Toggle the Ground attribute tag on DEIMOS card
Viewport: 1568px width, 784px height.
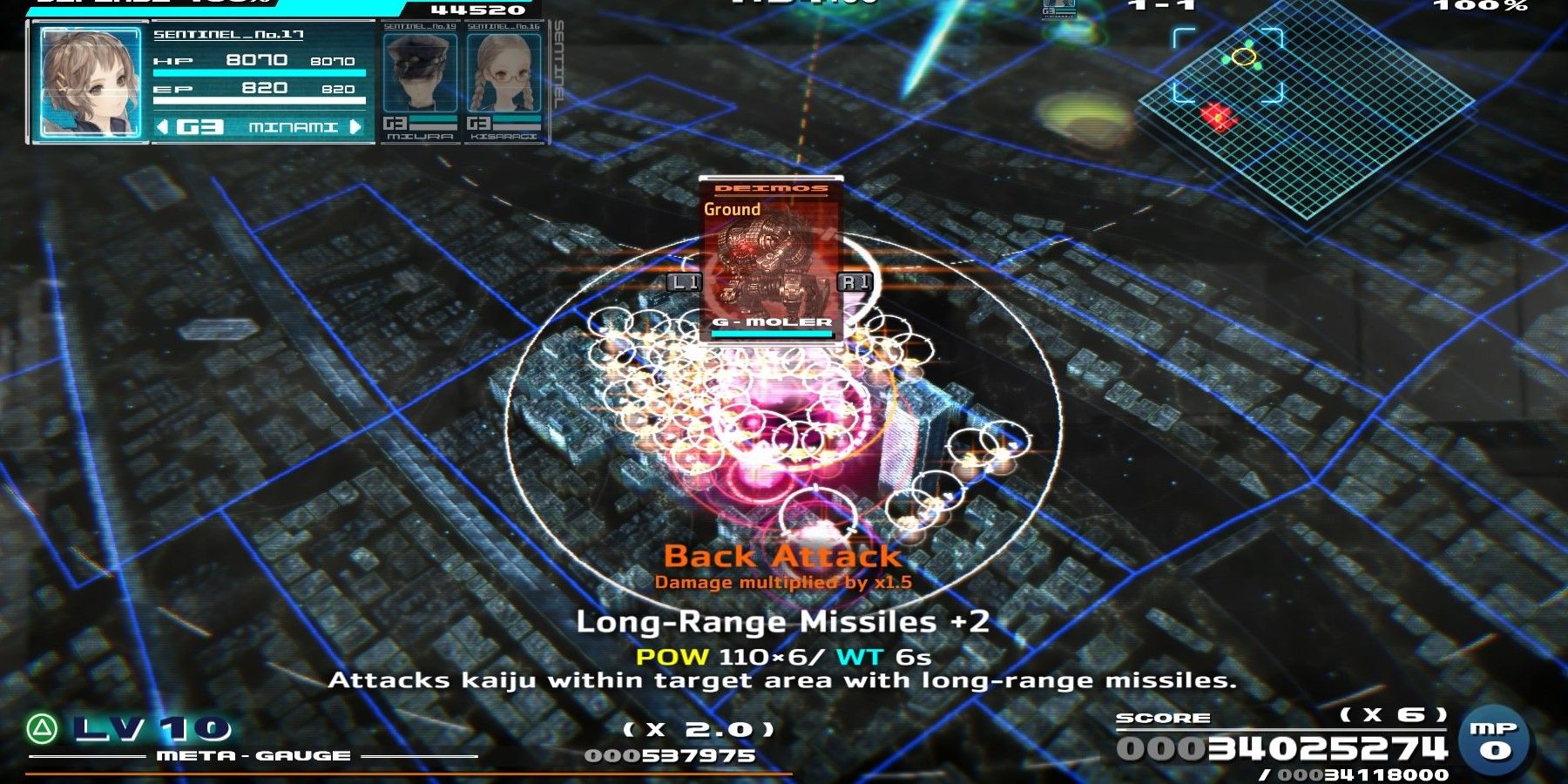pos(732,209)
